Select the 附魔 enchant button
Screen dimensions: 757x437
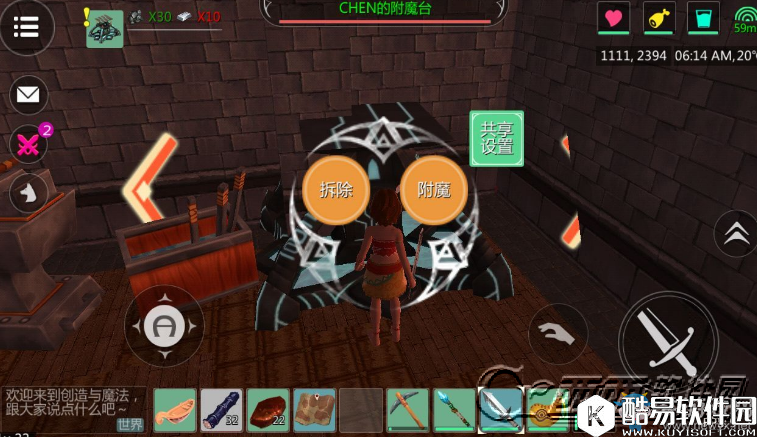click(x=434, y=190)
